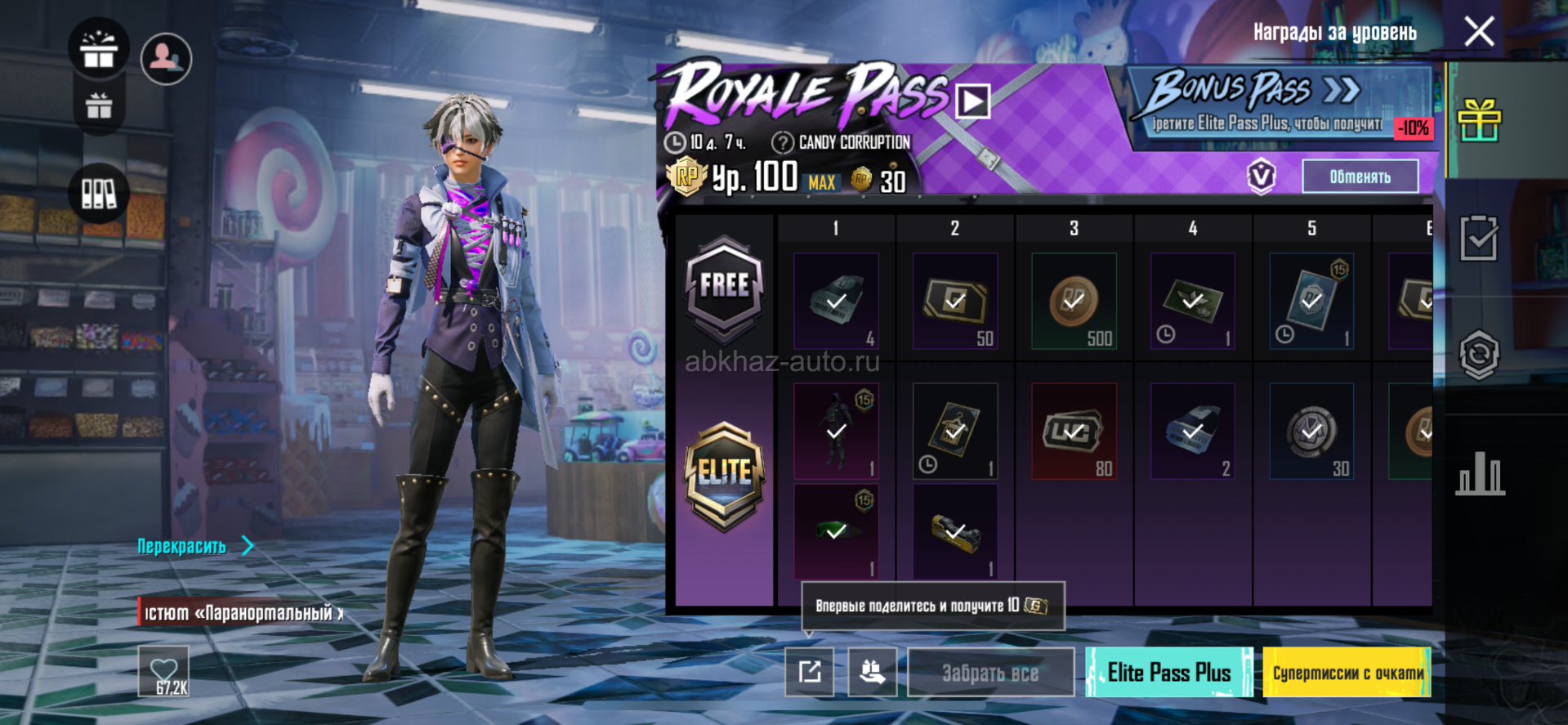Open super missions with points
This screenshot has height=725, width=1568.
1347,673
